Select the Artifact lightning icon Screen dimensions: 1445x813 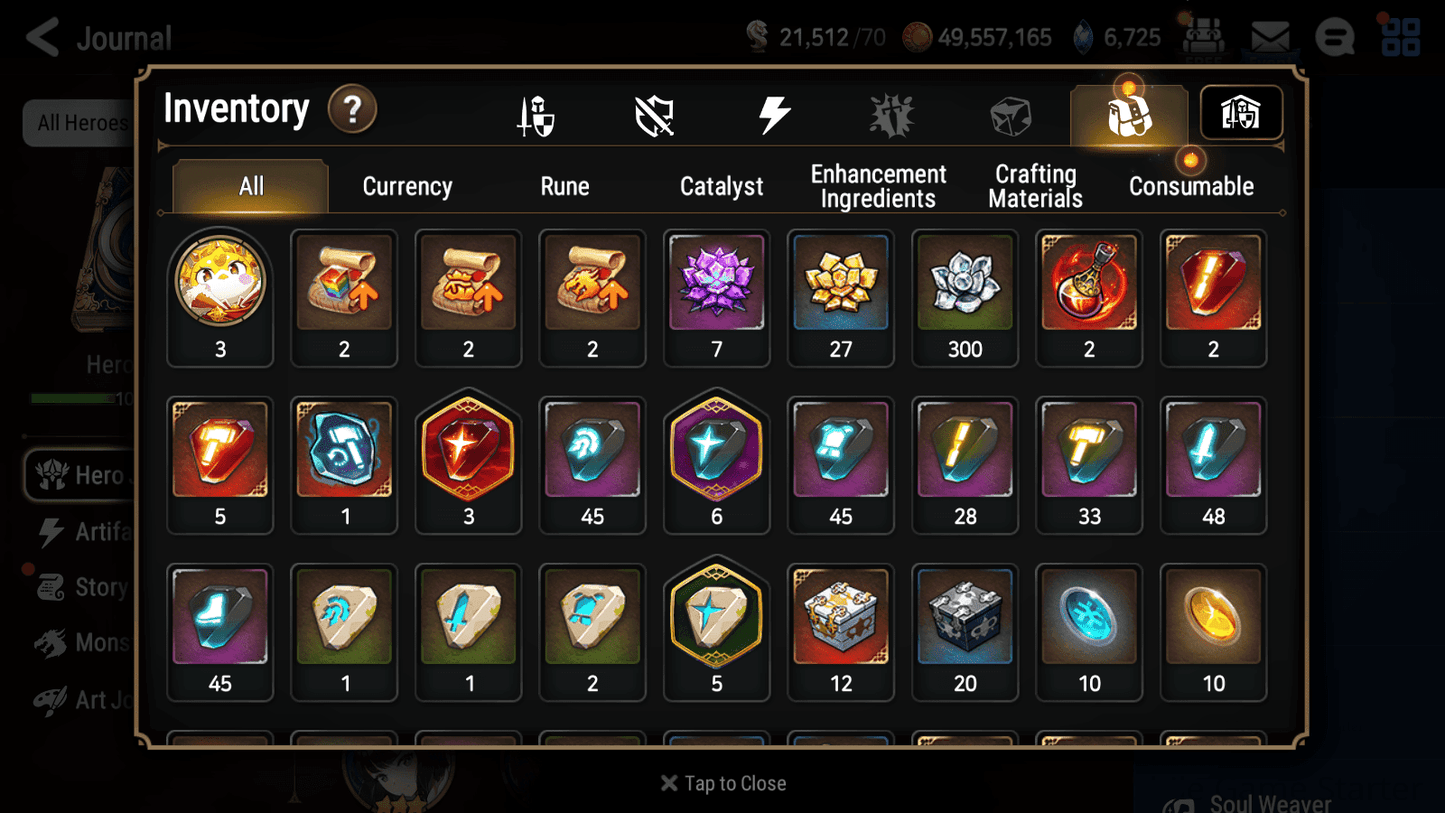tap(776, 113)
